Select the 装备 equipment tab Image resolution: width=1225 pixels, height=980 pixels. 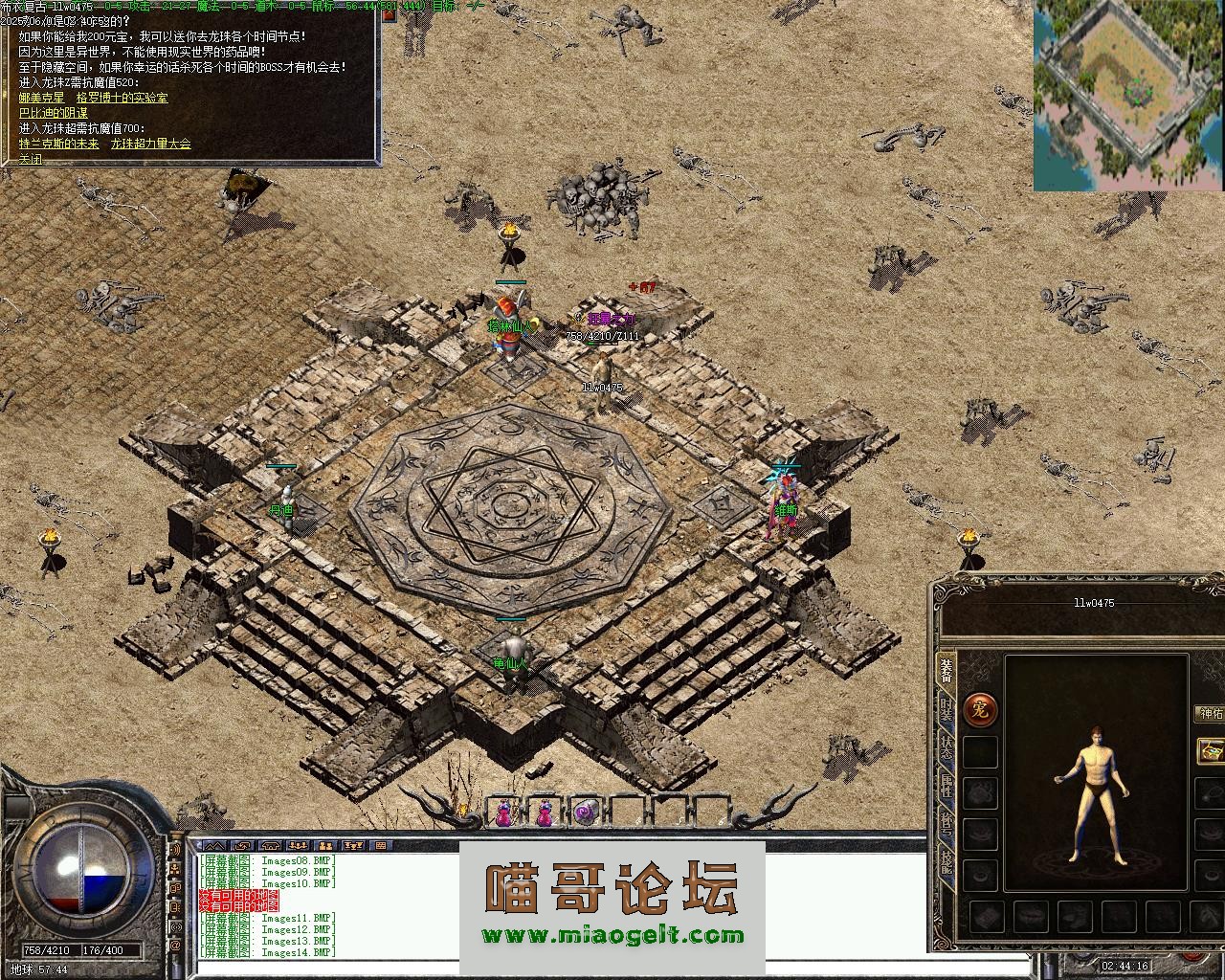click(x=946, y=670)
